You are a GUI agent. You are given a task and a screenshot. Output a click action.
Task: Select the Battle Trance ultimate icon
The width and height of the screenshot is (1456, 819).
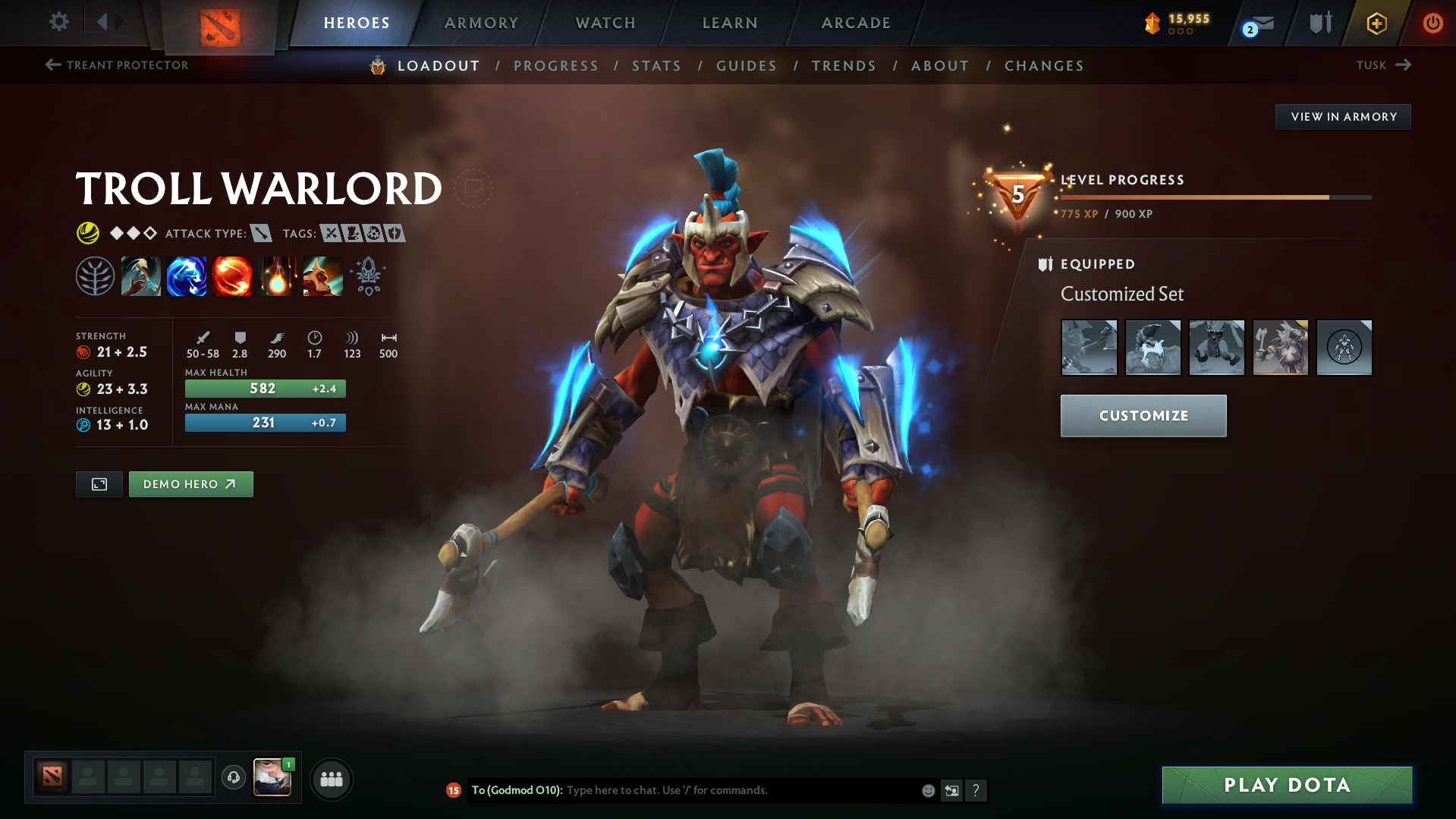tap(323, 276)
